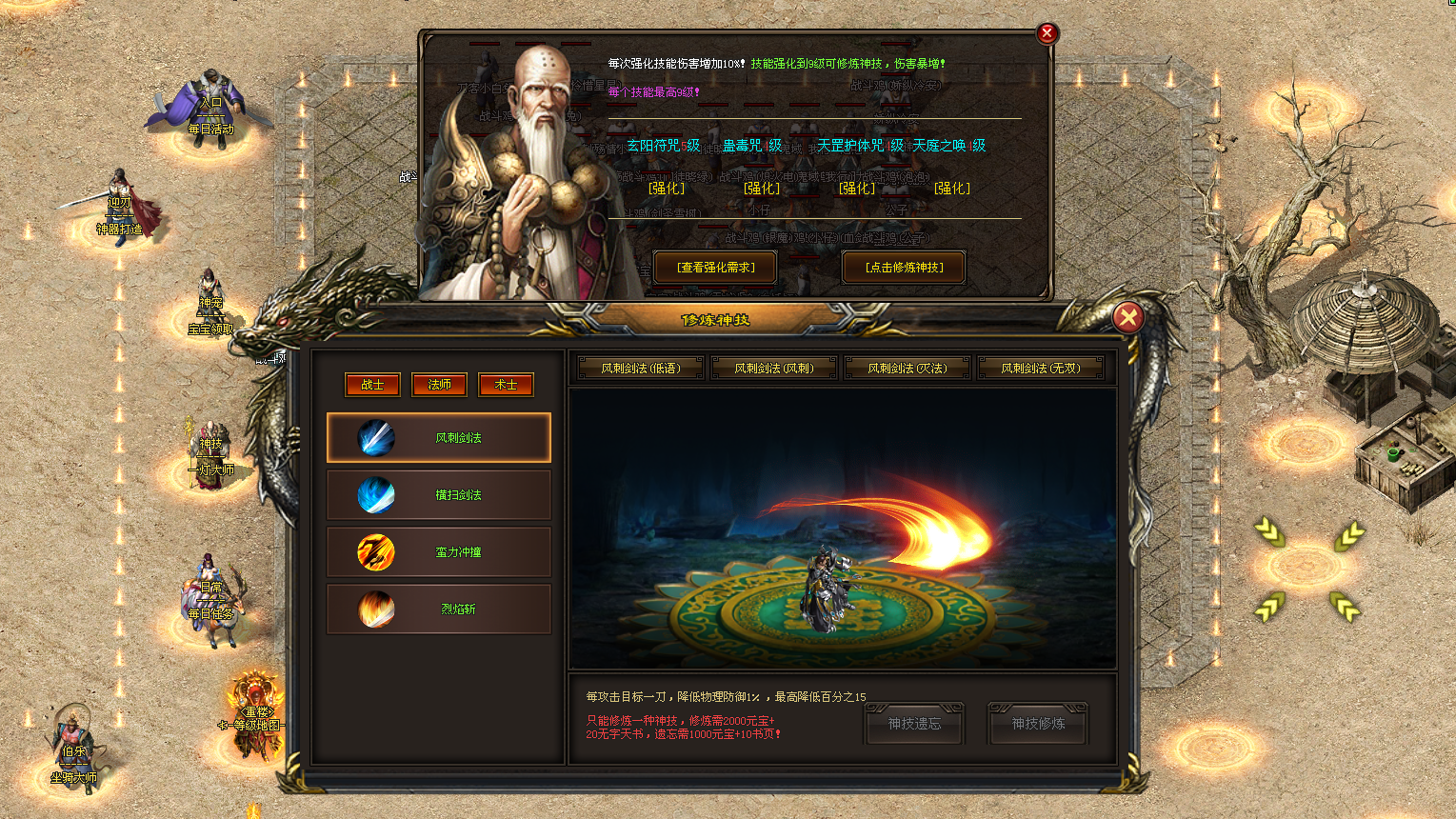Click the 点击修炼神技 button
1456x819 pixels.
pyautogui.click(x=902, y=267)
